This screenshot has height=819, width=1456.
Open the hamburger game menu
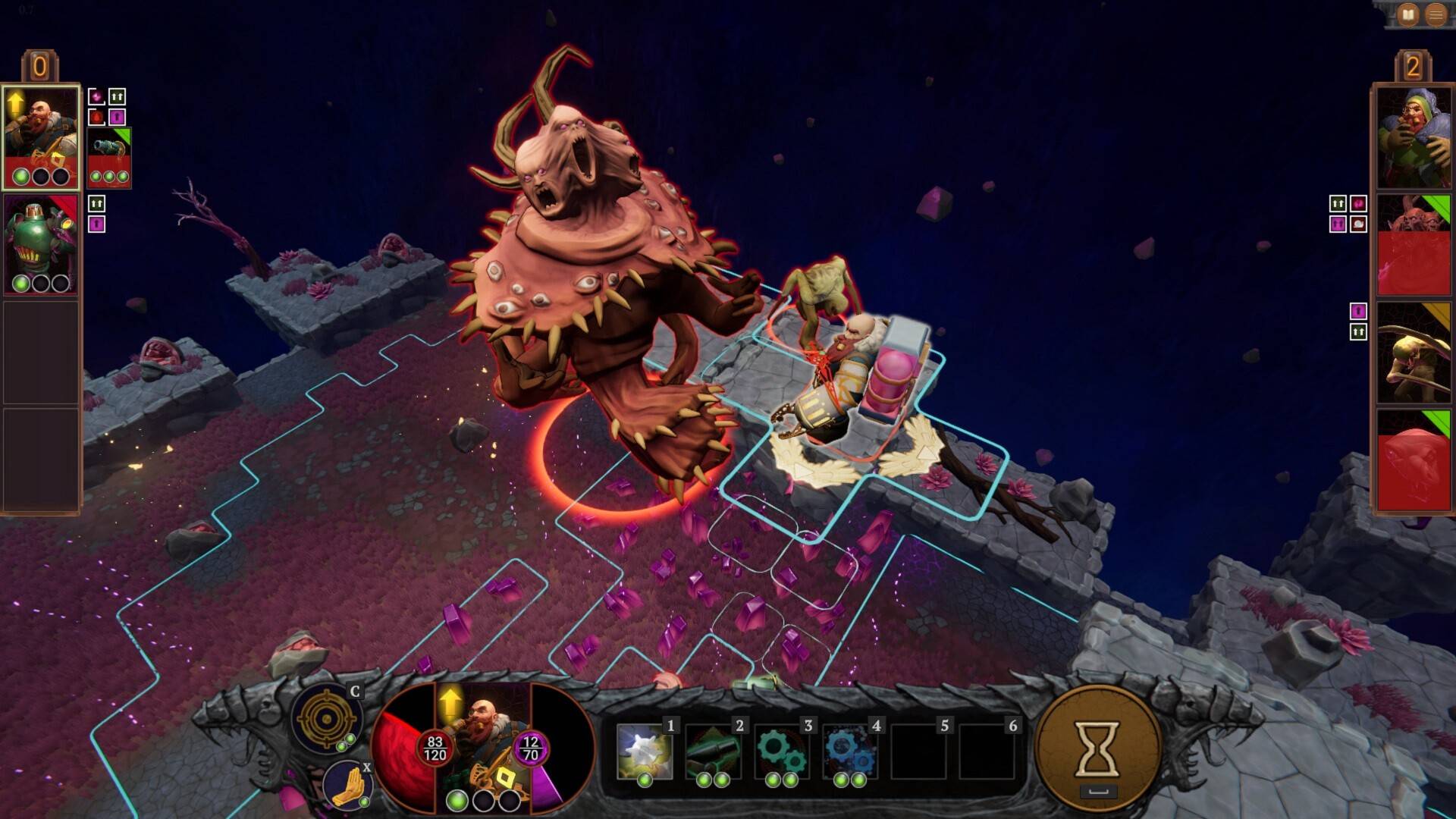click(x=1436, y=15)
